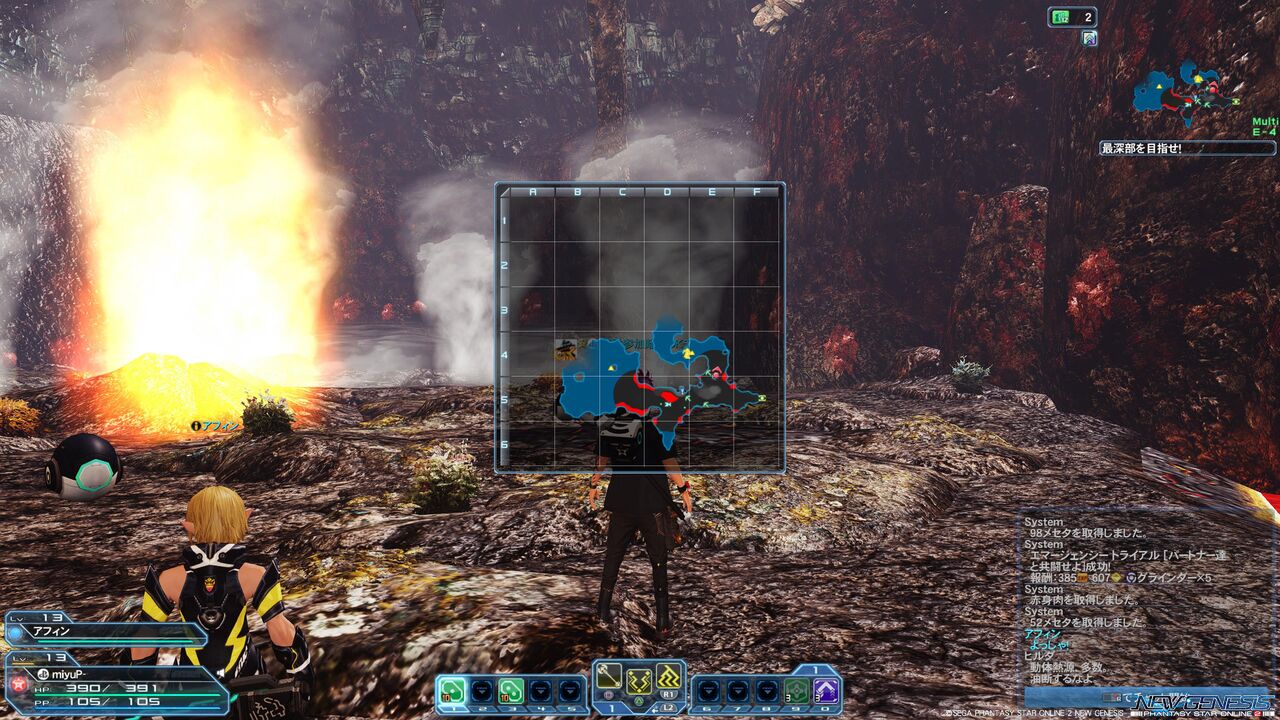Select map grid column header E

click(x=711, y=190)
